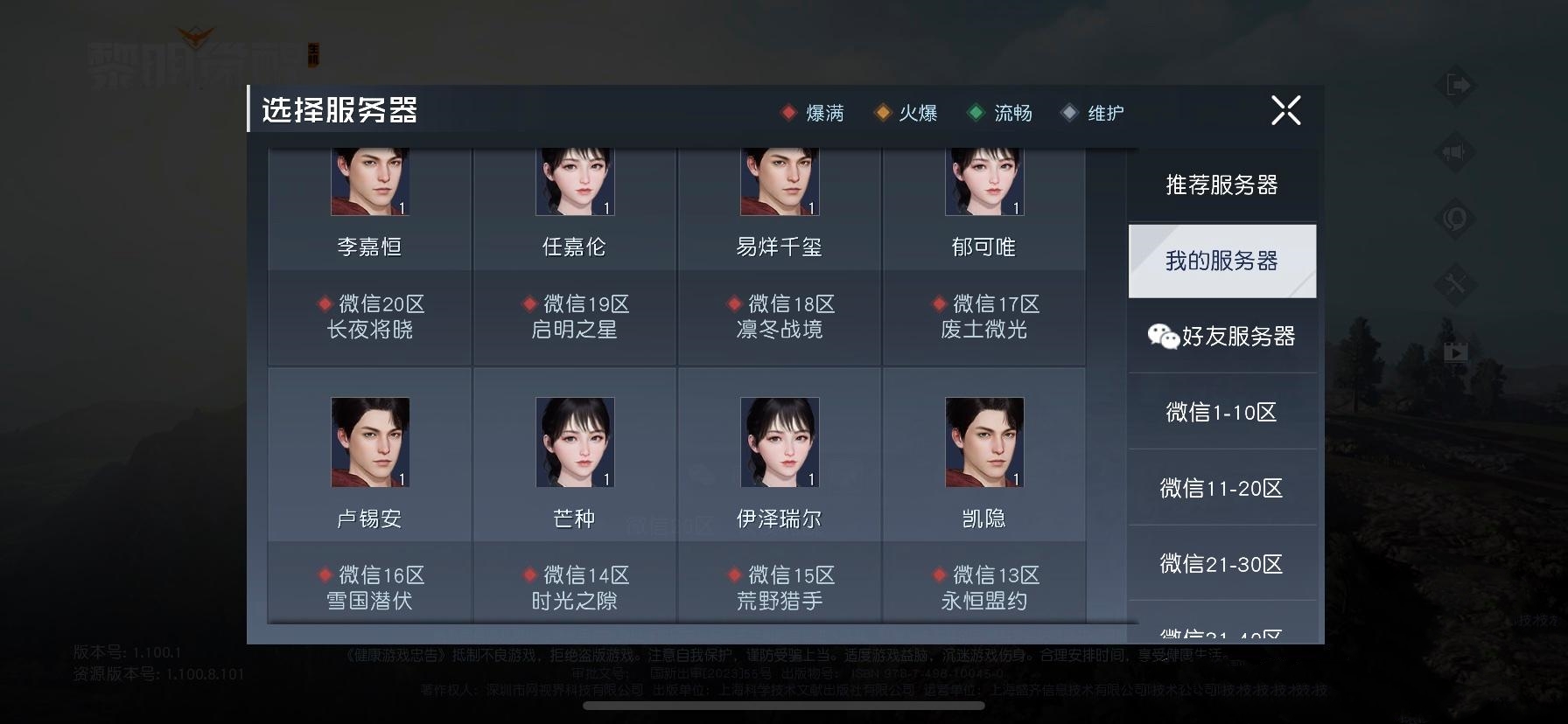Screen dimensions: 1568x724
Task: Click the 伊泽瑞尔 character avatar
Action: click(779, 442)
